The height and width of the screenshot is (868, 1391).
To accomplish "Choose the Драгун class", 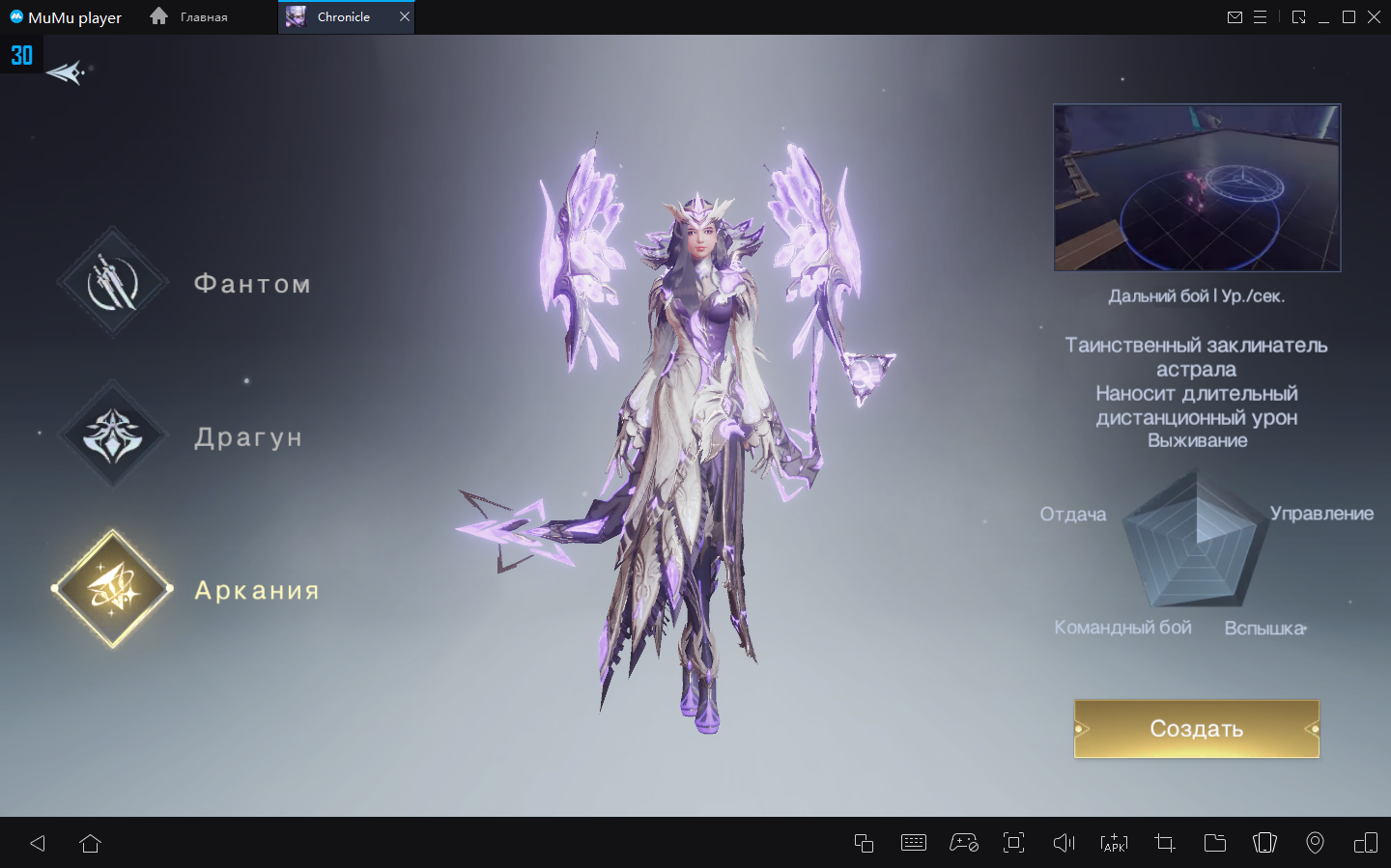I will (113, 435).
